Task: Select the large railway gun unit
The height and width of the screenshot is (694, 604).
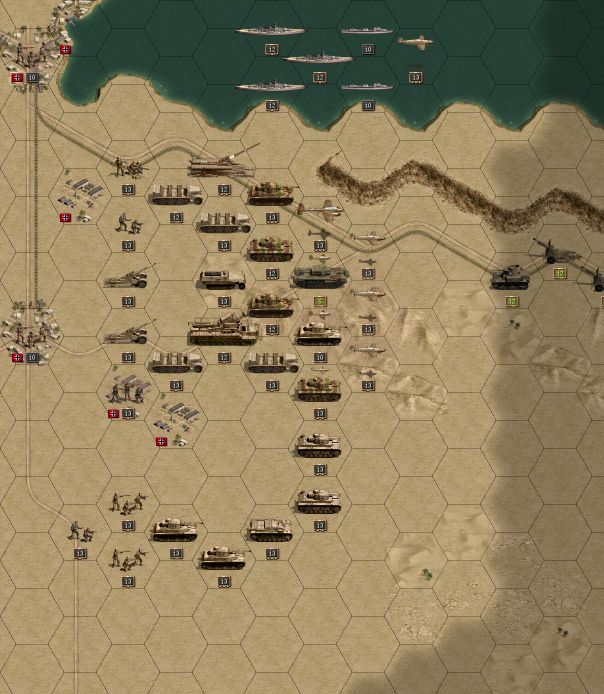Action: pyautogui.click(x=222, y=163)
